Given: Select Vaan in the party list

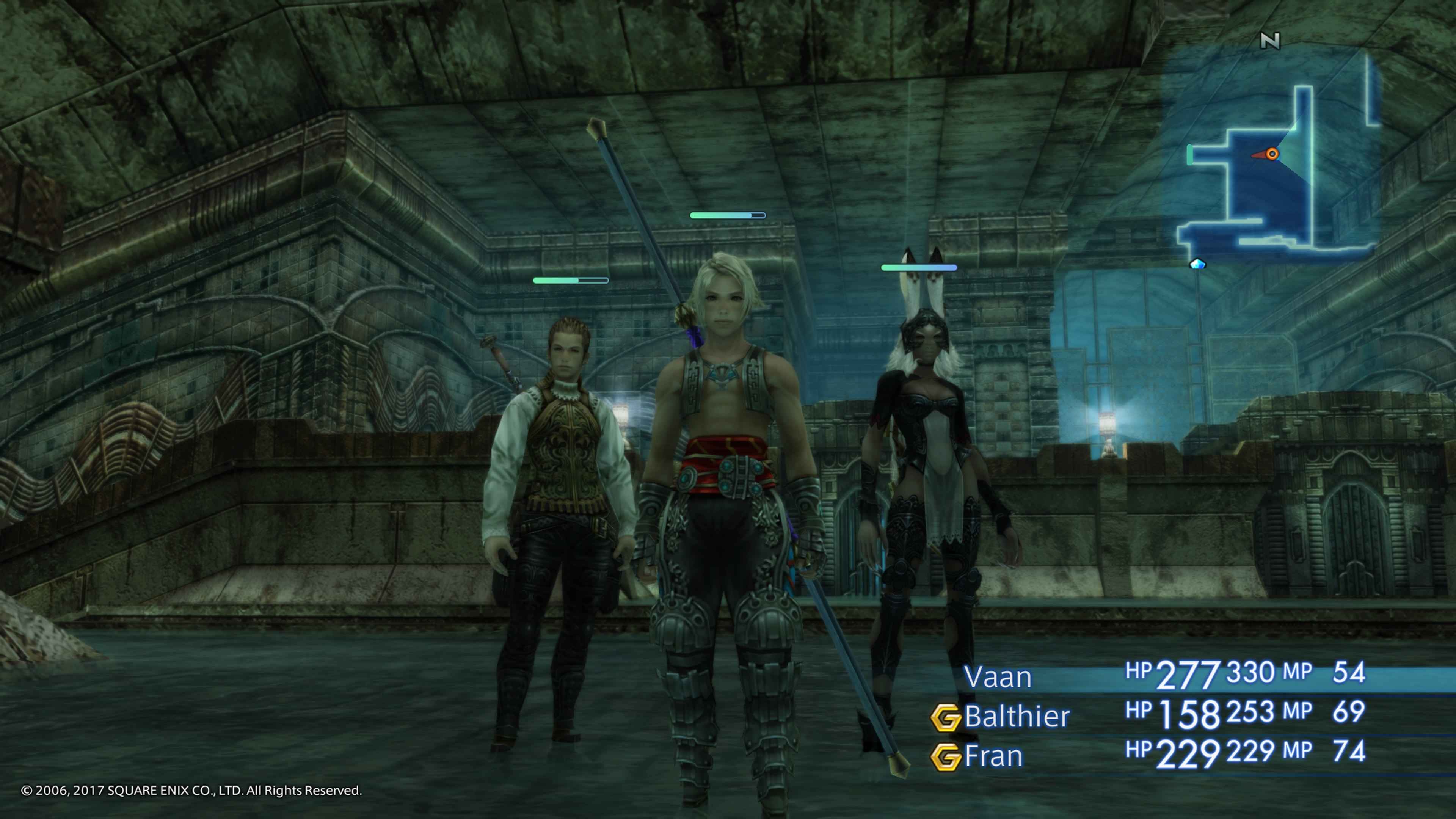Looking at the screenshot, I should pos(998,677).
